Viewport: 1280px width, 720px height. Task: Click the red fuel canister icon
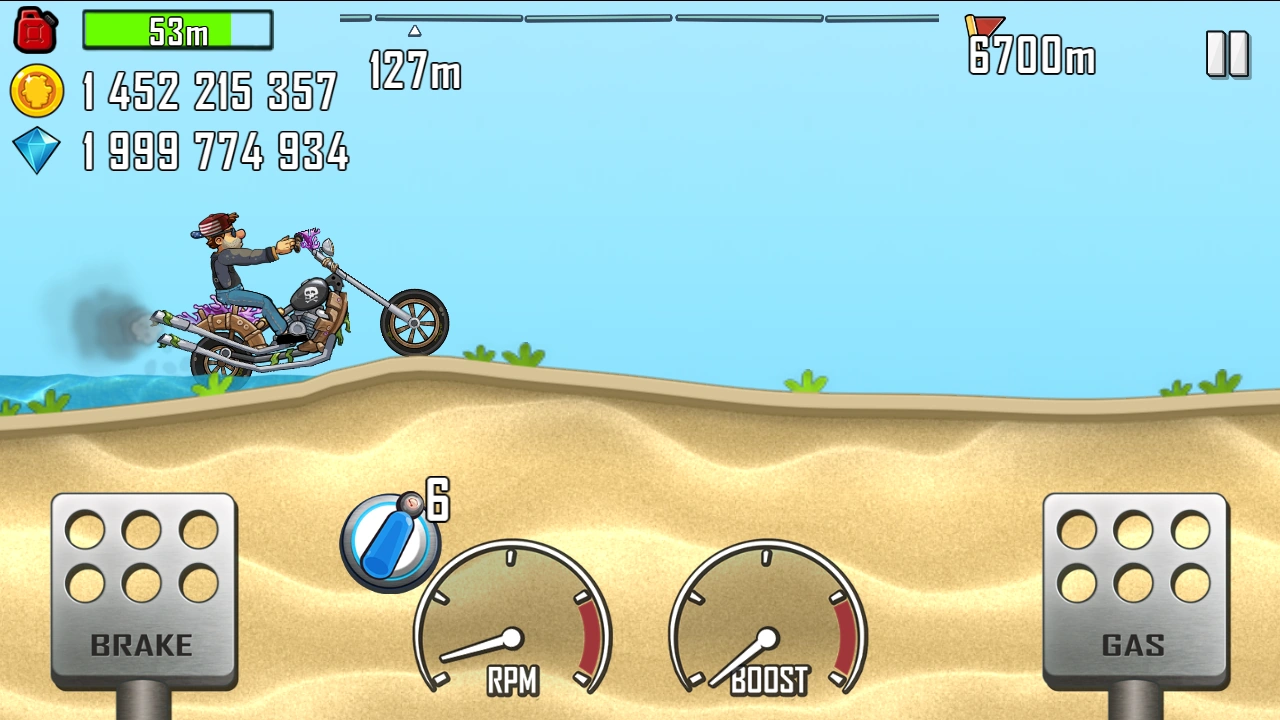pos(35,29)
